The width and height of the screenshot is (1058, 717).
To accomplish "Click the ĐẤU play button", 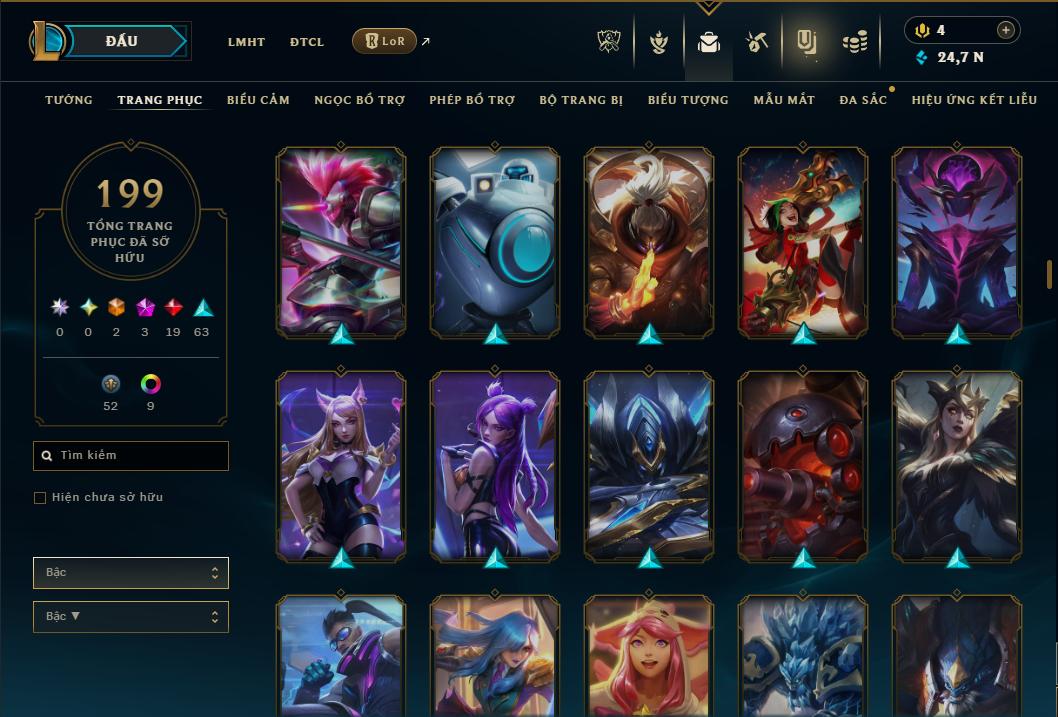I will click(122, 41).
